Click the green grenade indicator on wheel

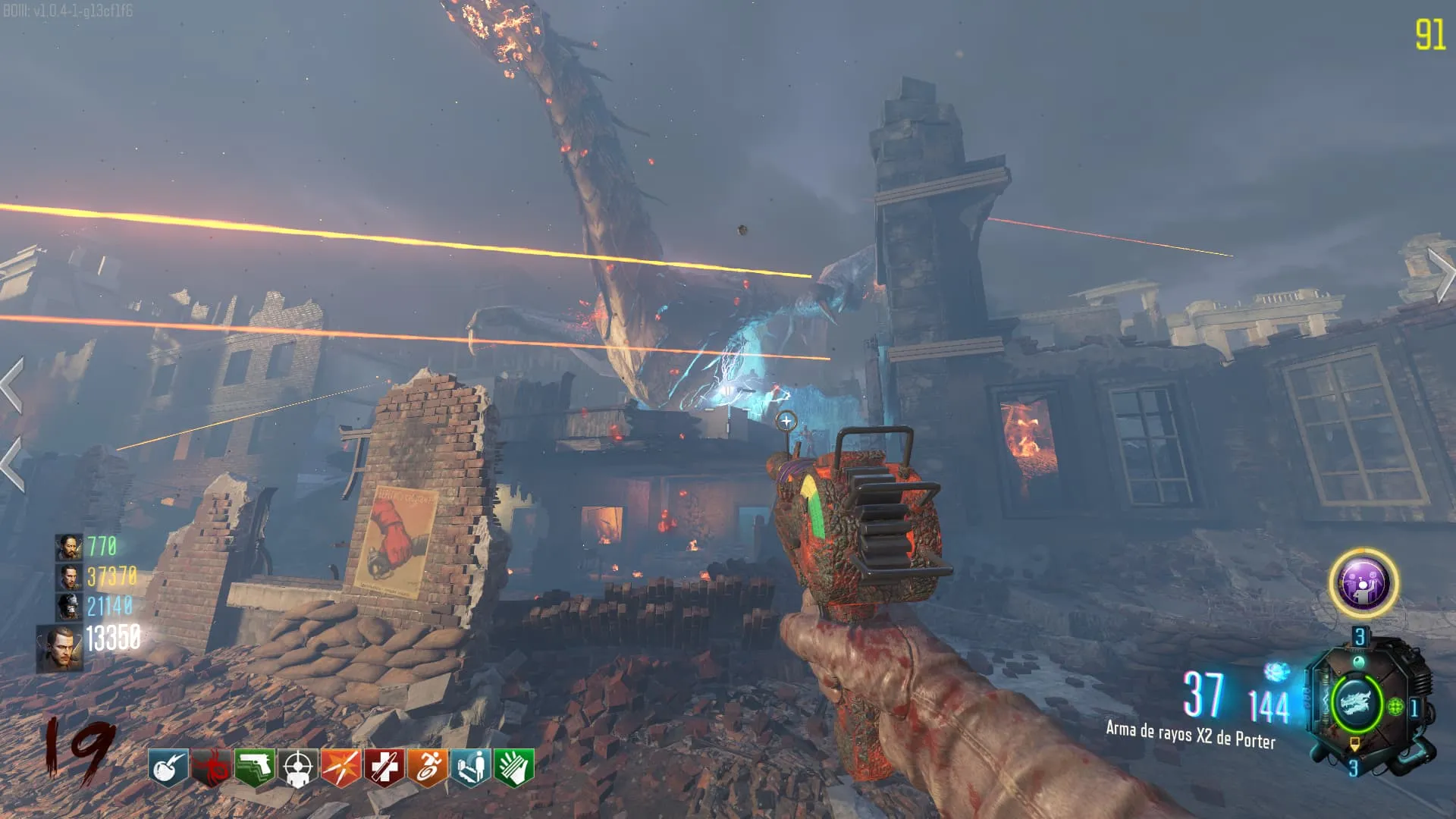click(1395, 708)
